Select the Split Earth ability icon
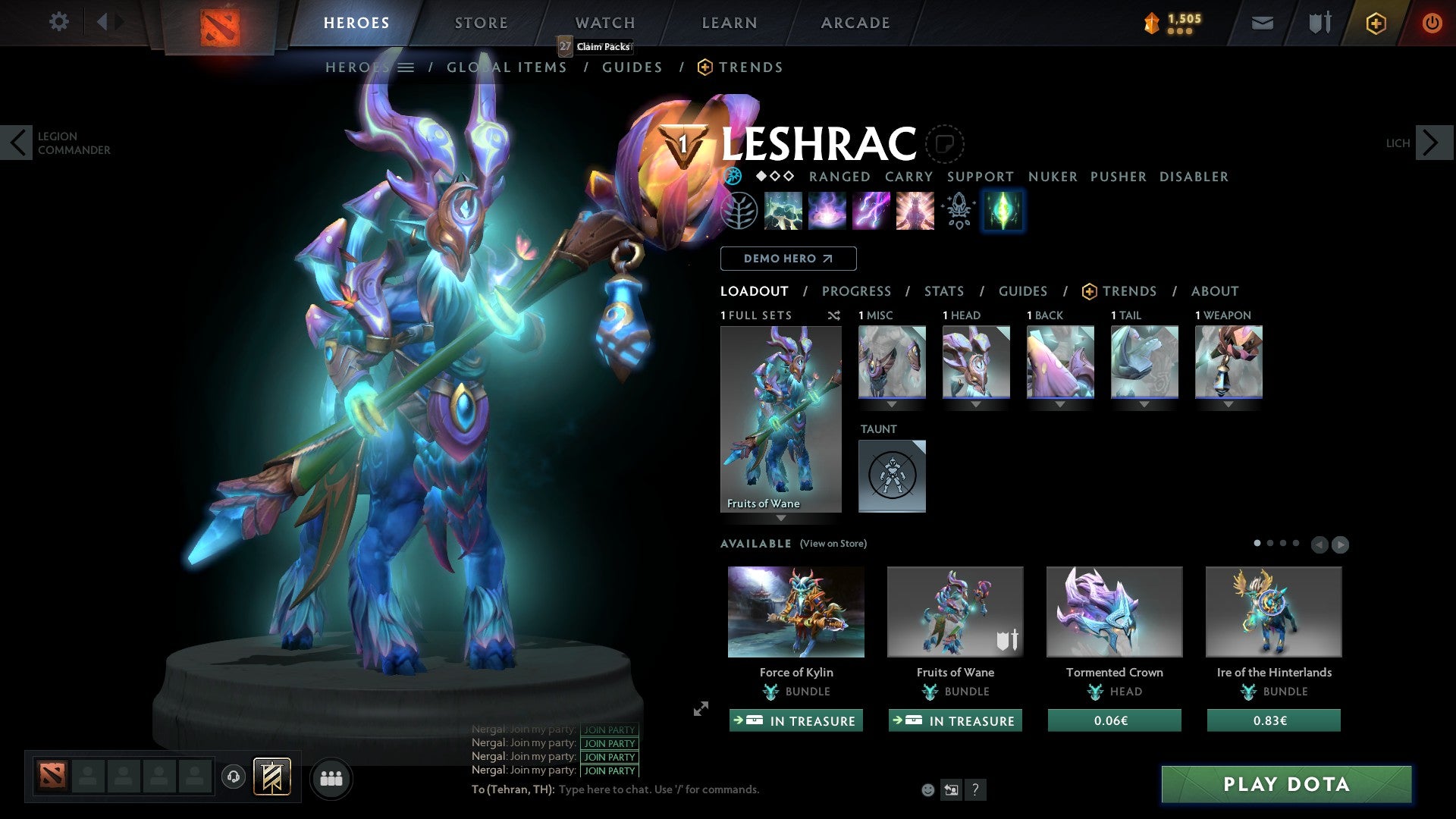The width and height of the screenshot is (1456, 819). click(783, 210)
